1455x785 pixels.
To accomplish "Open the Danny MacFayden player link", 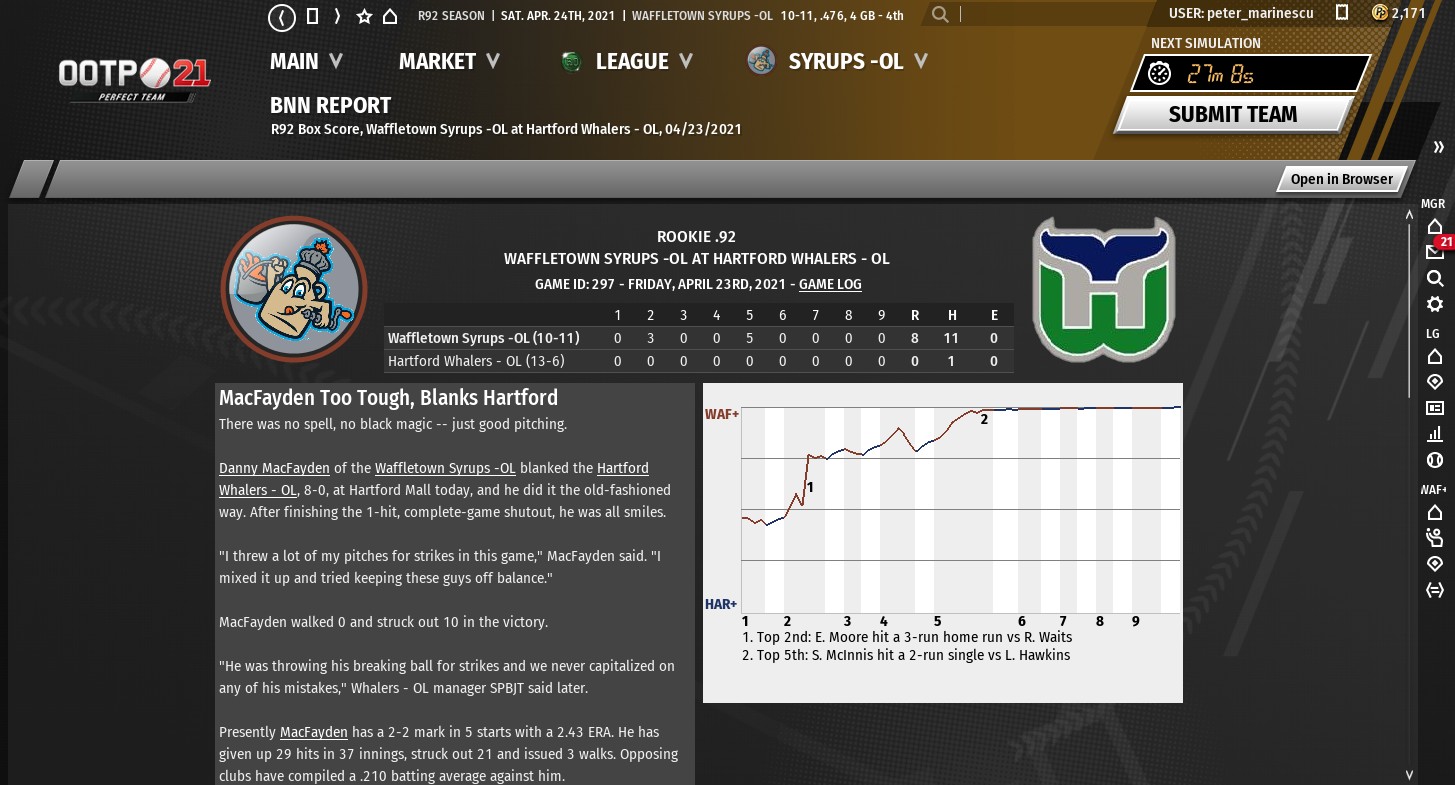I will point(274,468).
